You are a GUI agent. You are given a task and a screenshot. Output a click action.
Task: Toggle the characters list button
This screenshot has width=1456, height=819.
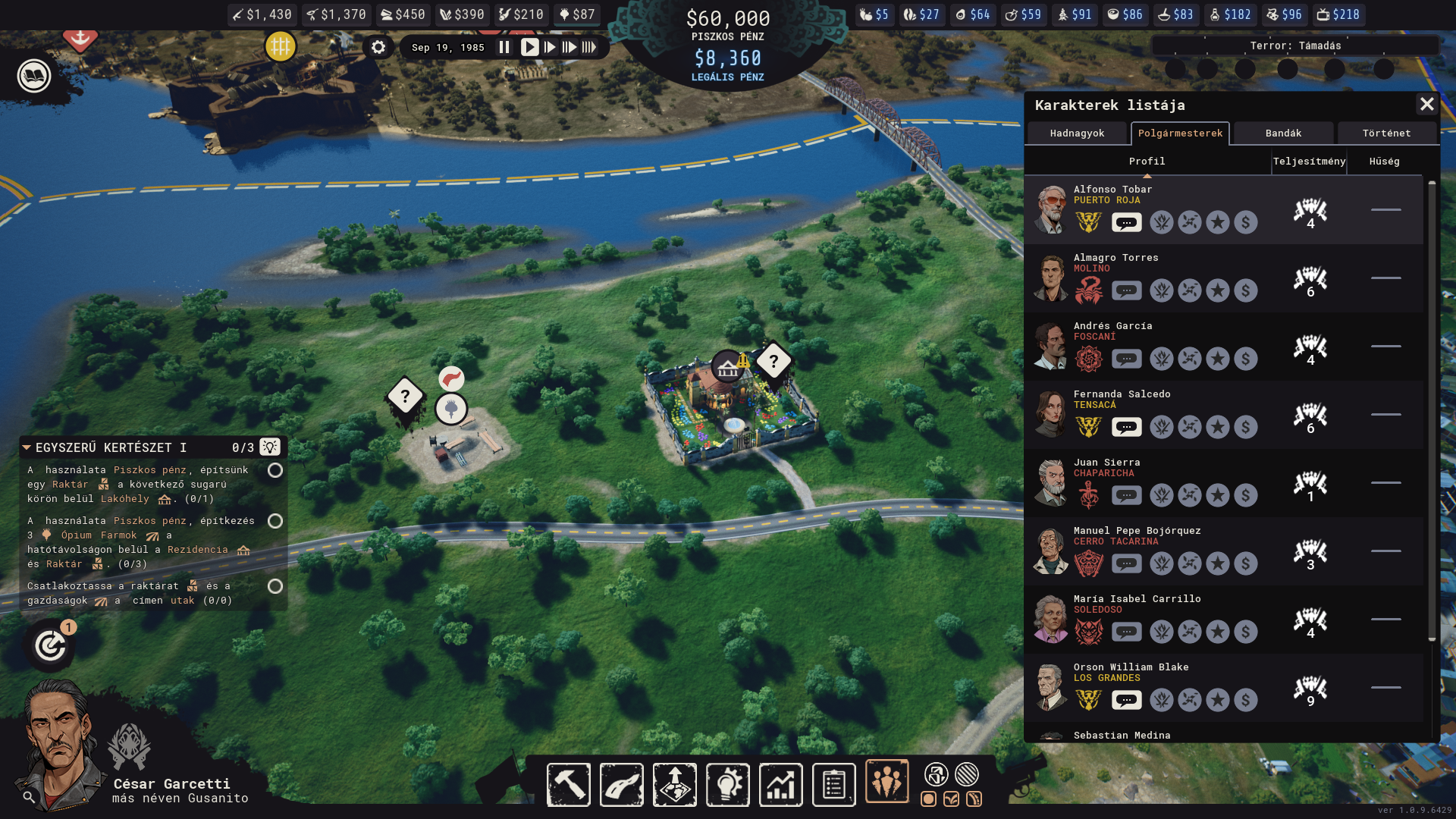[886, 781]
